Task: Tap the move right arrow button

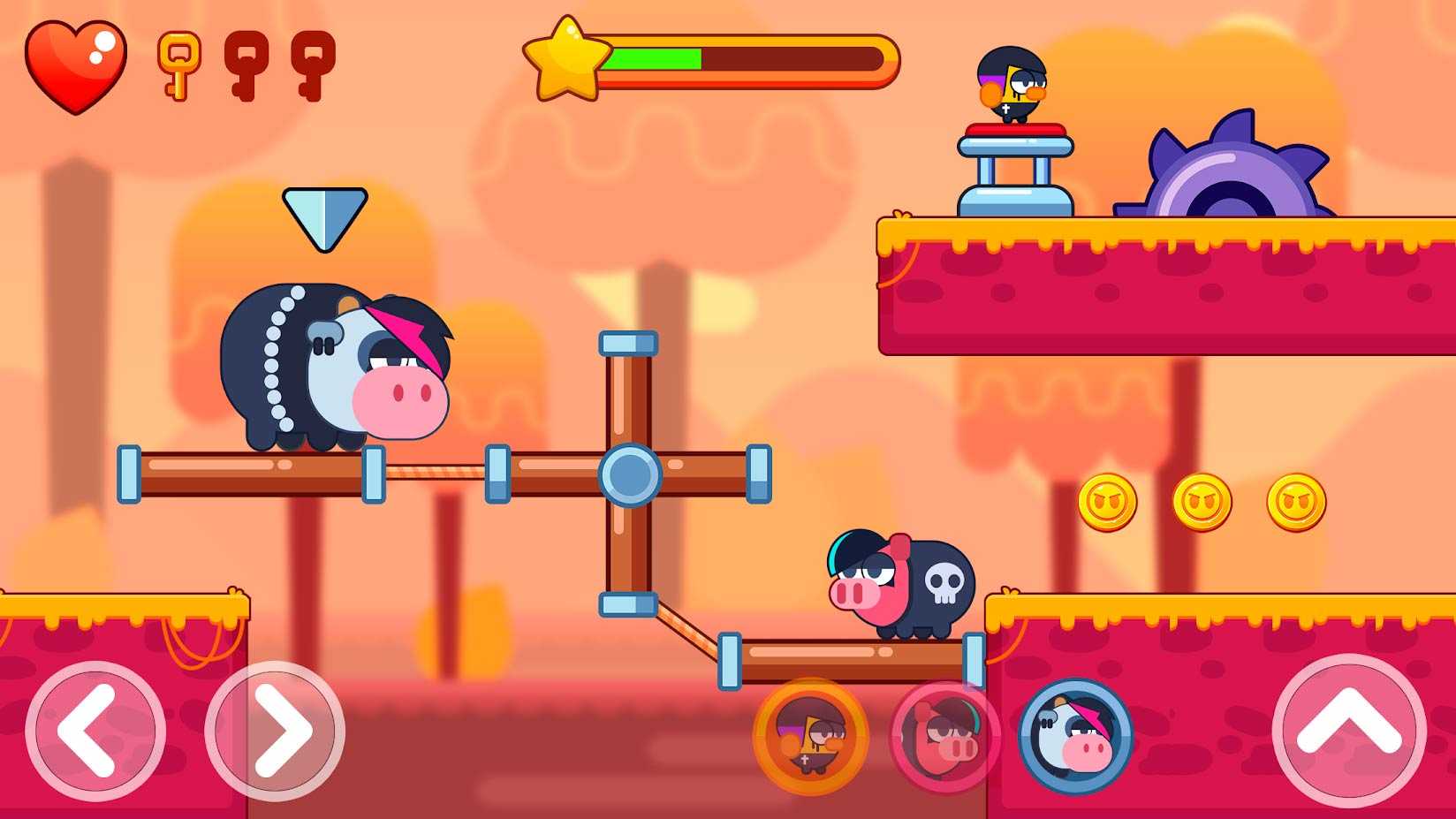Action: pos(275,731)
